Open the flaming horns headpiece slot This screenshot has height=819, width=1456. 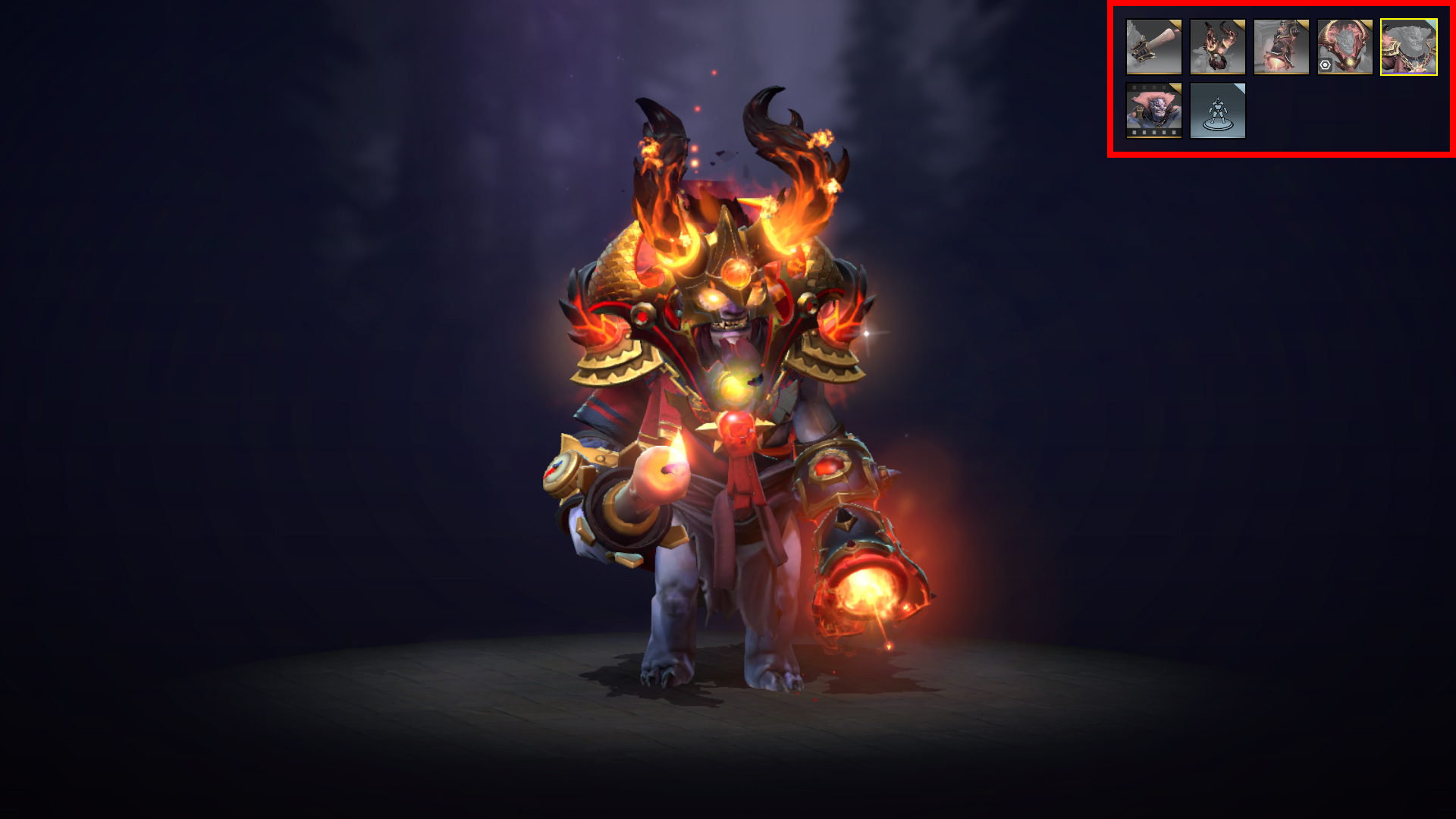pyautogui.click(x=1217, y=46)
